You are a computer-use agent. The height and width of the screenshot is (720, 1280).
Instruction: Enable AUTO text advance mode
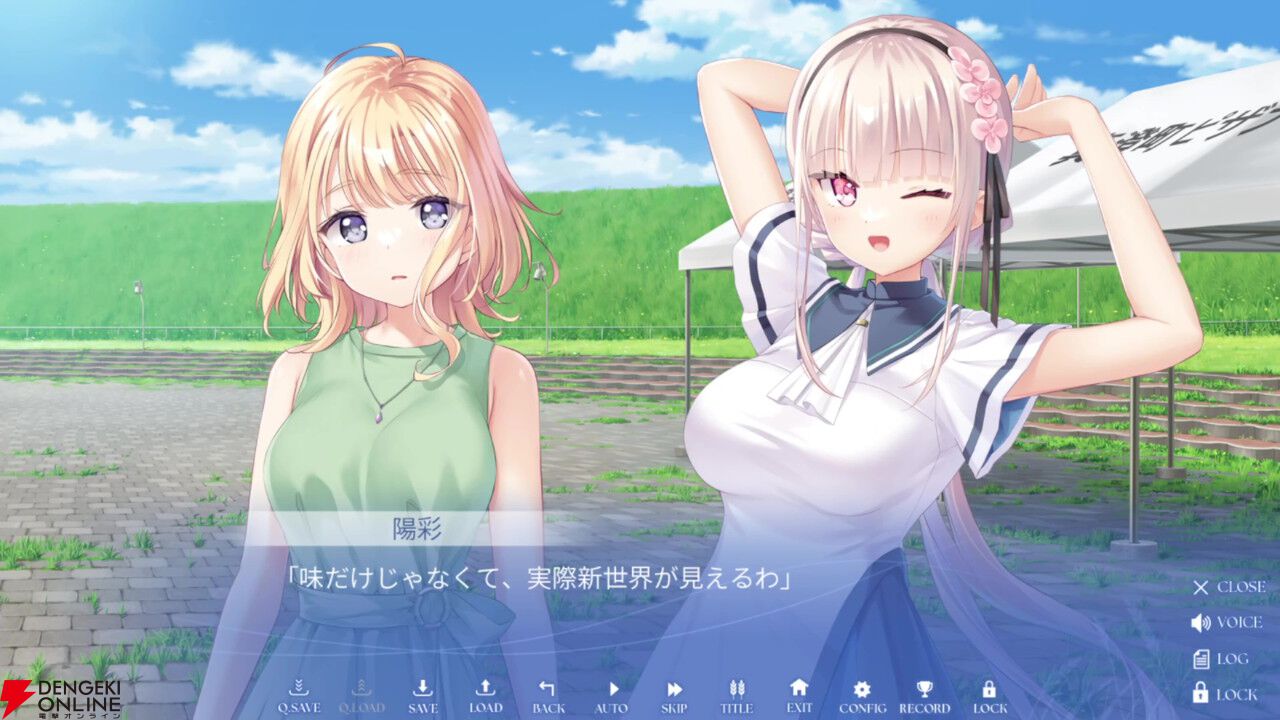point(611,688)
